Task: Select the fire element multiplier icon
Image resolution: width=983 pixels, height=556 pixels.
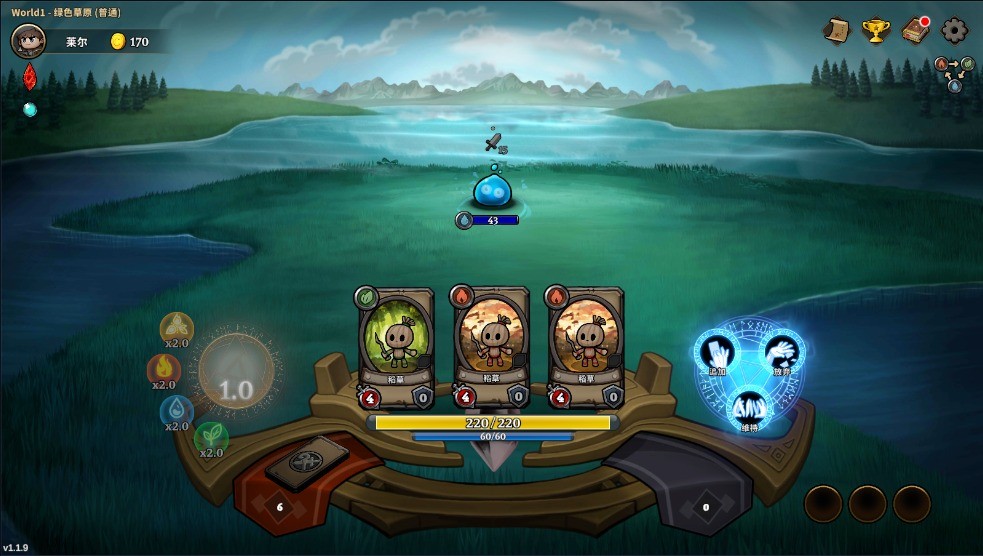Action: pyautogui.click(x=163, y=369)
